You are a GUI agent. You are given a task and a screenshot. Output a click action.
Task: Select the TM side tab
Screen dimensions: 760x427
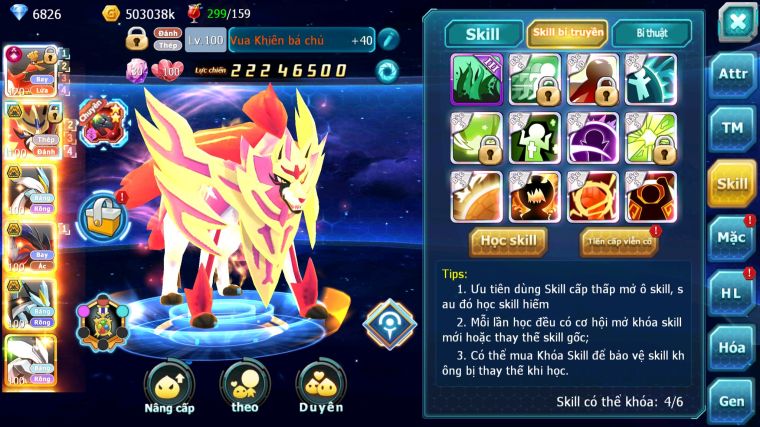coord(733,128)
